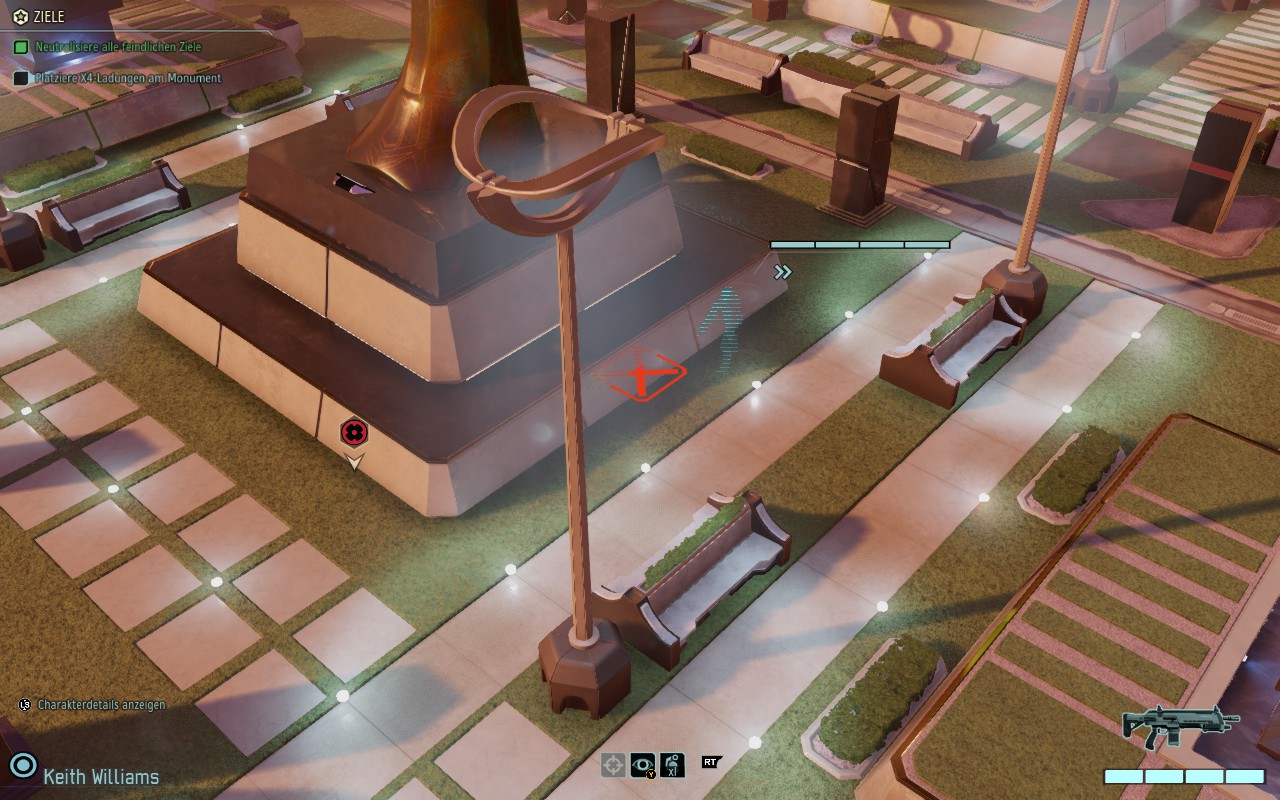Screen dimensions: 1280x800
Task: Select the red X4 target tile cursor
Action: [x=640, y=377]
